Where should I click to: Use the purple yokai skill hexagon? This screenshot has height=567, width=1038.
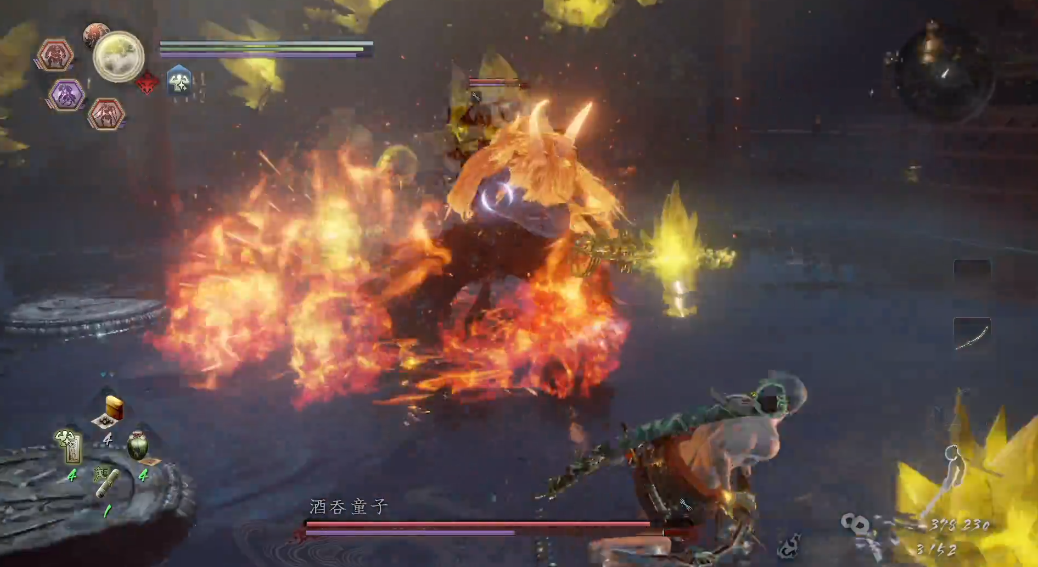[67, 95]
